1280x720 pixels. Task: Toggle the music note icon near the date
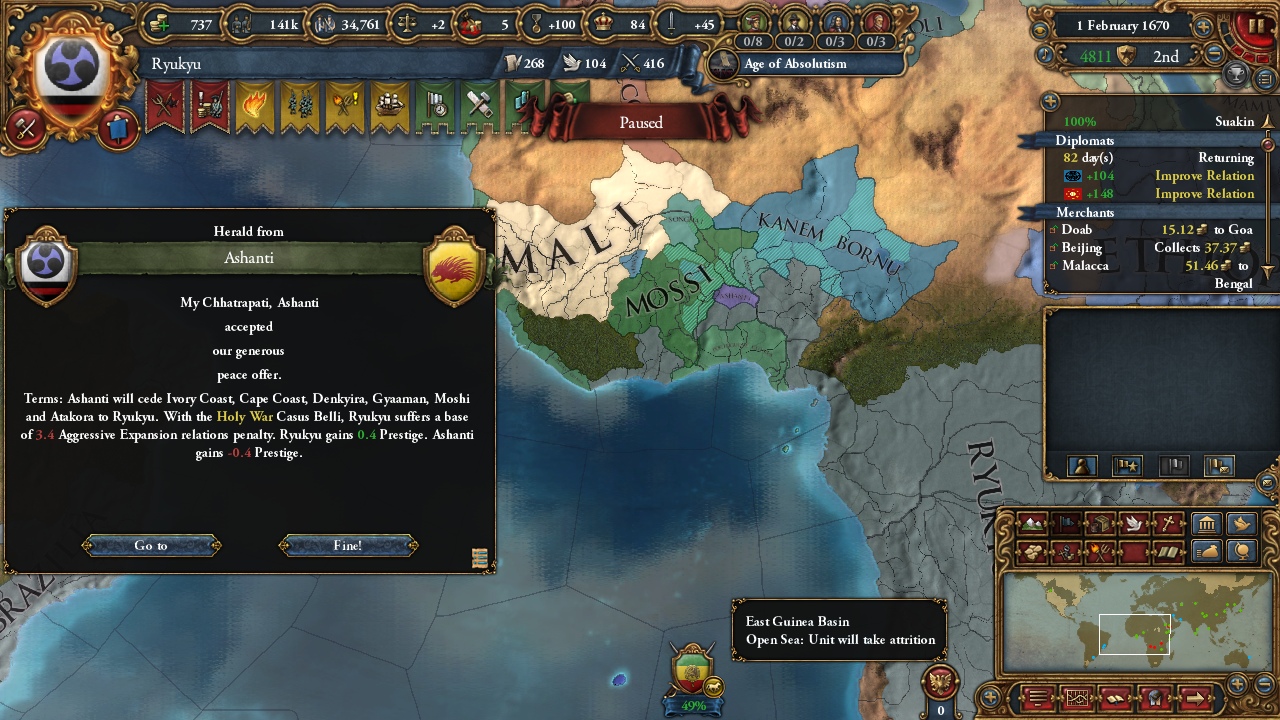[x=1044, y=54]
